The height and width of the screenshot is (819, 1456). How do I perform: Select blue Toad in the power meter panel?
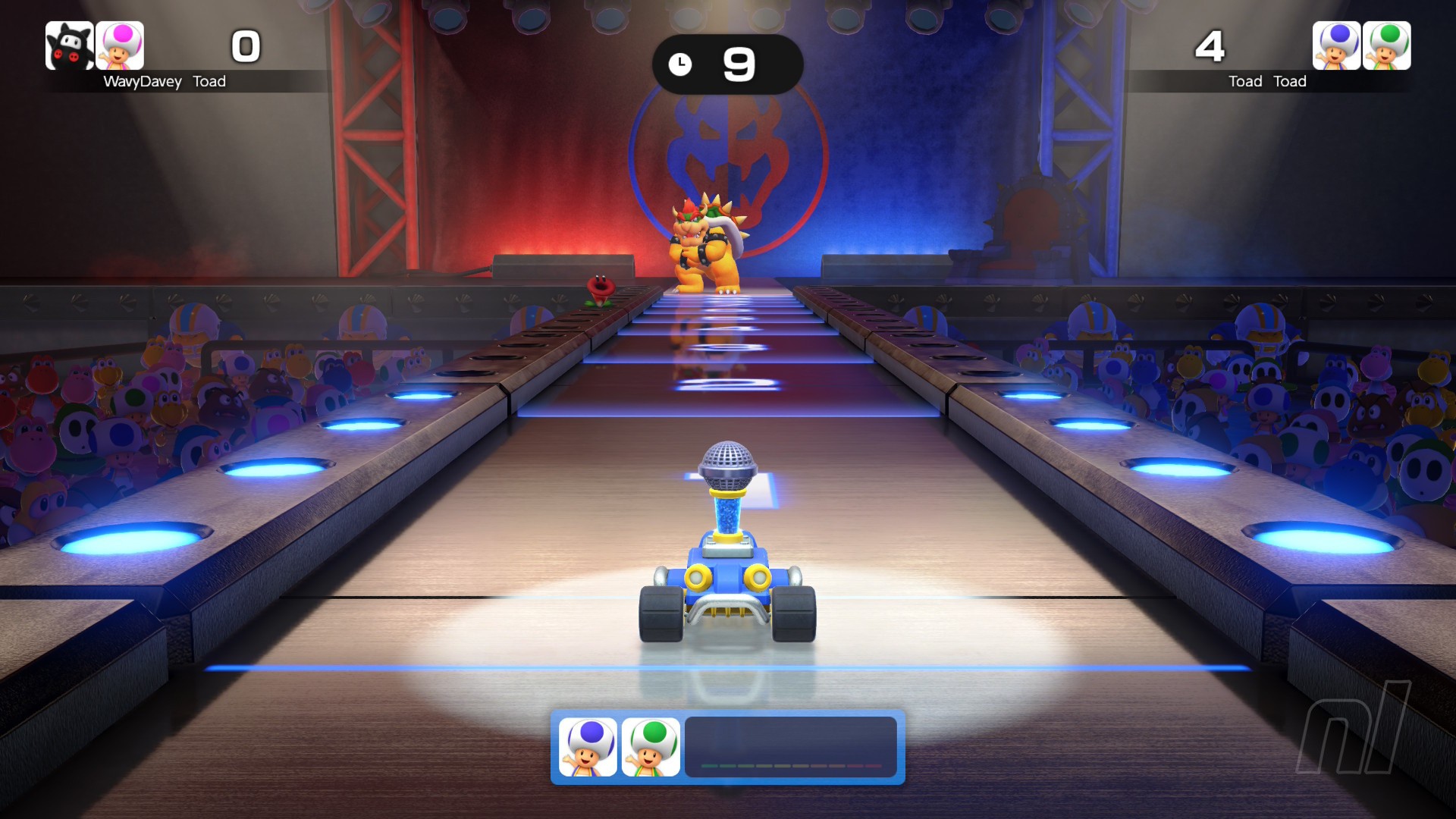[588, 747]
